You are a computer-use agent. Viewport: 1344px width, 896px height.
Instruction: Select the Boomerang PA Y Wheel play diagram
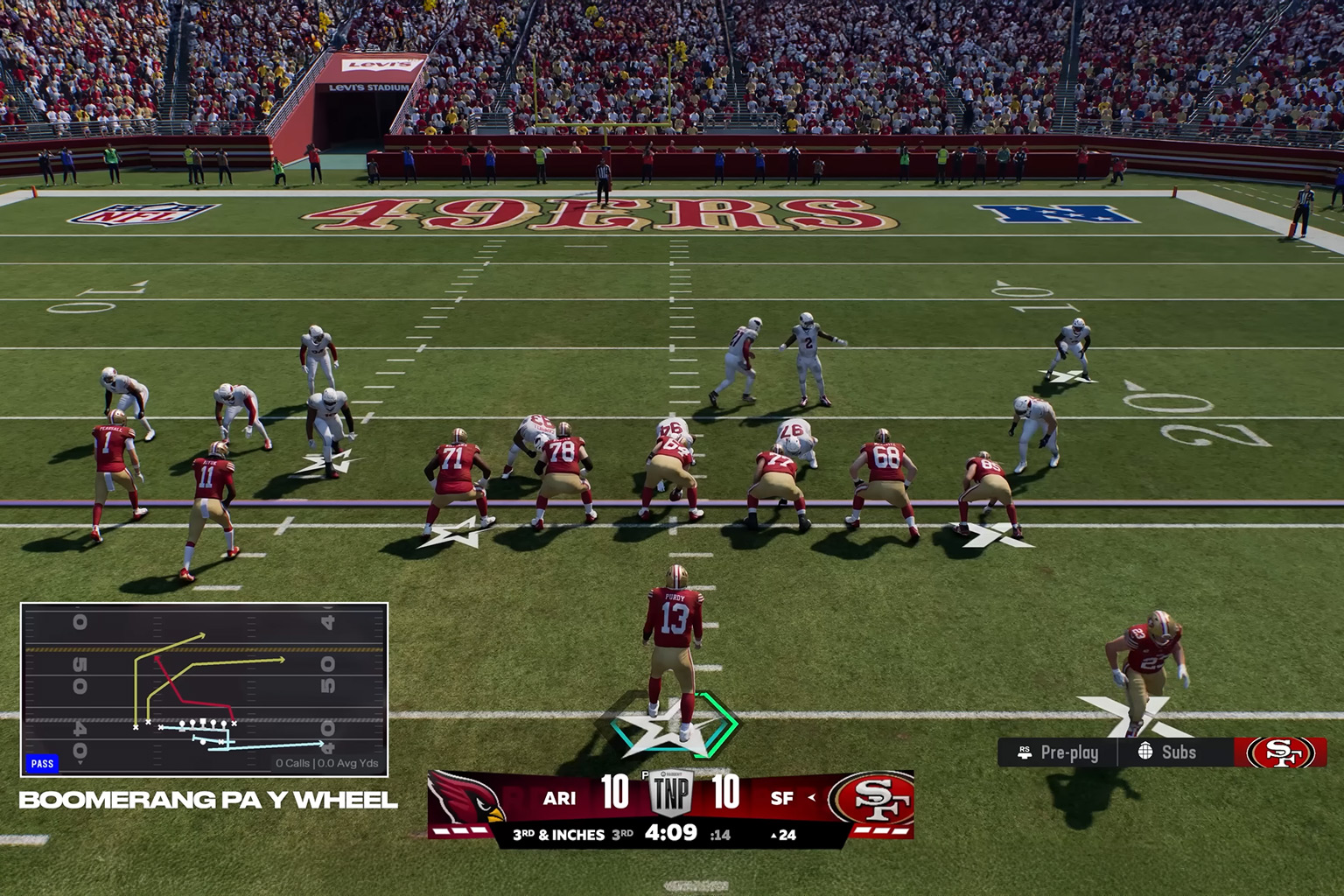(204, 689)
